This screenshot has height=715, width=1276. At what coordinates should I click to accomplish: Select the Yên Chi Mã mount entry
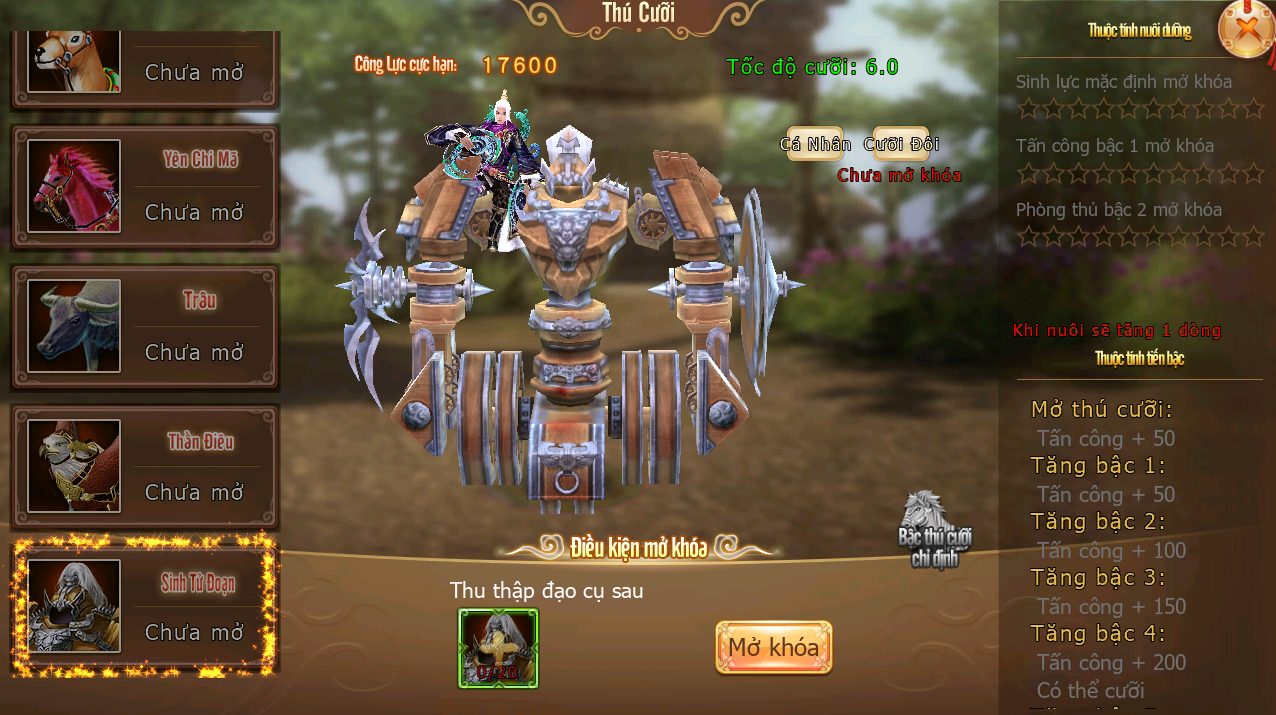point(145,187)
